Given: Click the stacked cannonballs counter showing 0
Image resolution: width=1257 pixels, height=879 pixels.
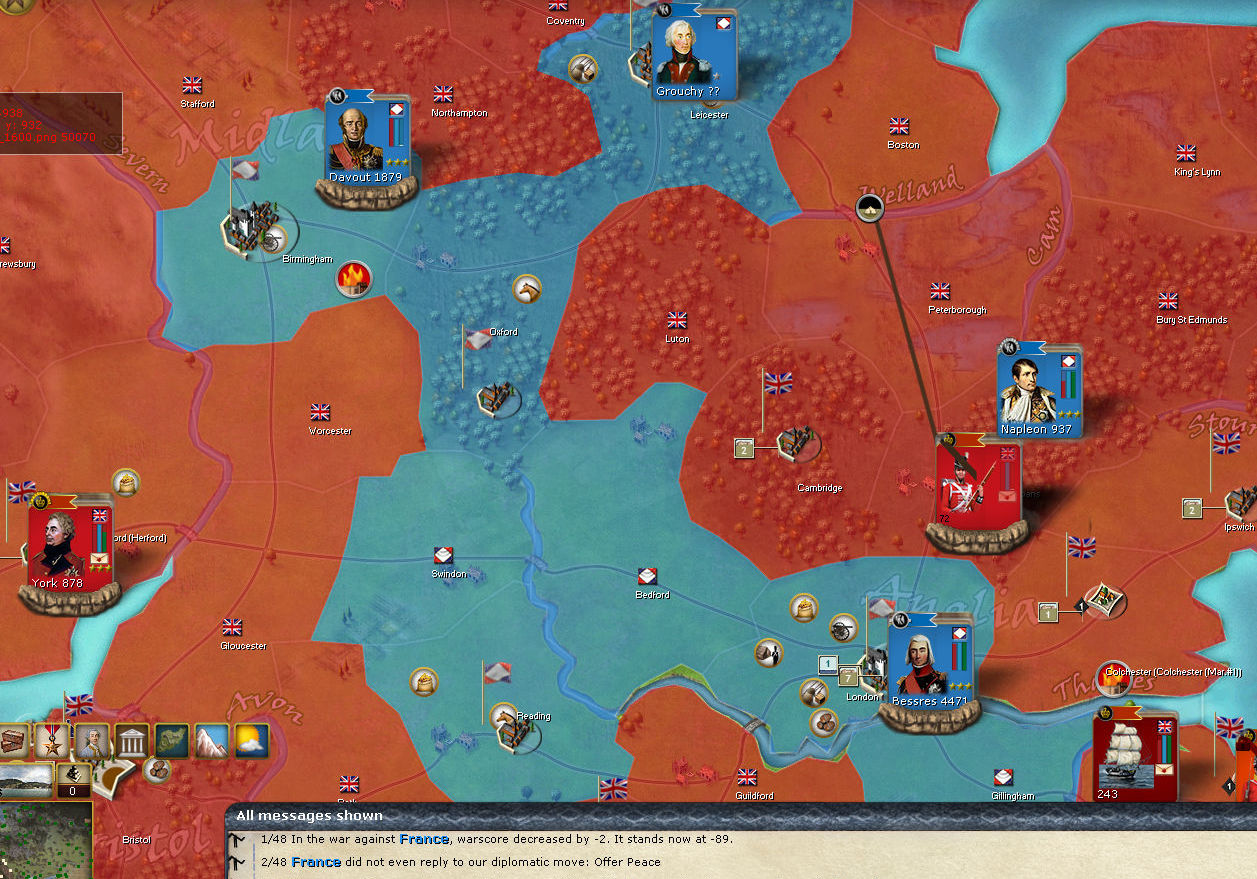Looking at the screenshot, I should [x=73, y=779].
